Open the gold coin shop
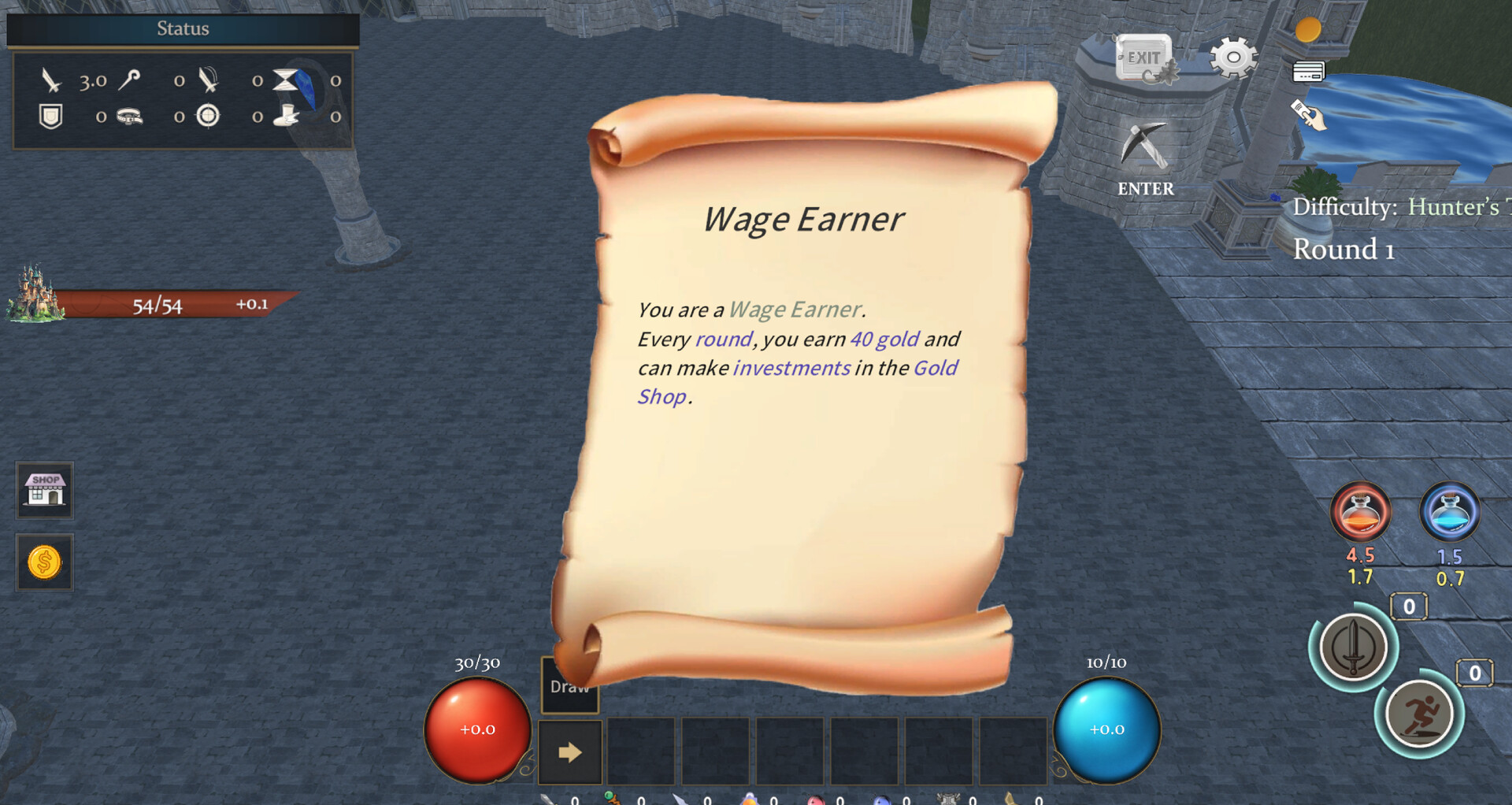Viewport: 1512px width, 805px height. pyautogui.click(x=45, y=562)
